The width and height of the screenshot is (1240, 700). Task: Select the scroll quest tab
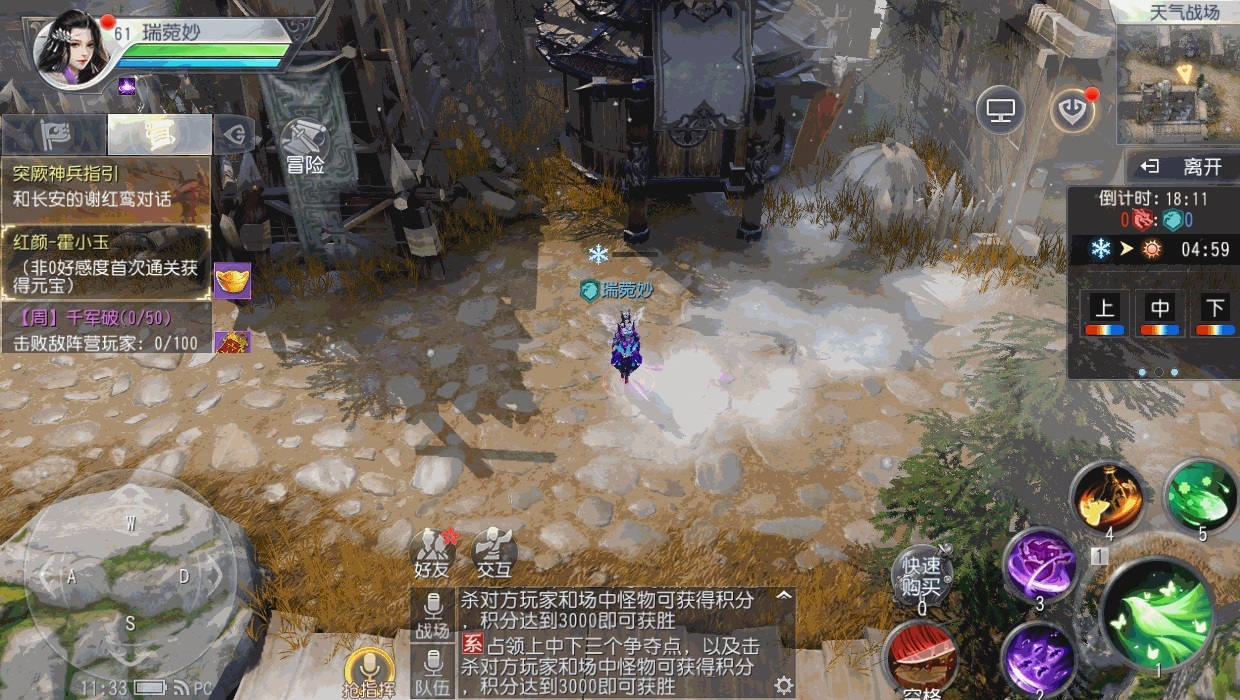(159, 134)
